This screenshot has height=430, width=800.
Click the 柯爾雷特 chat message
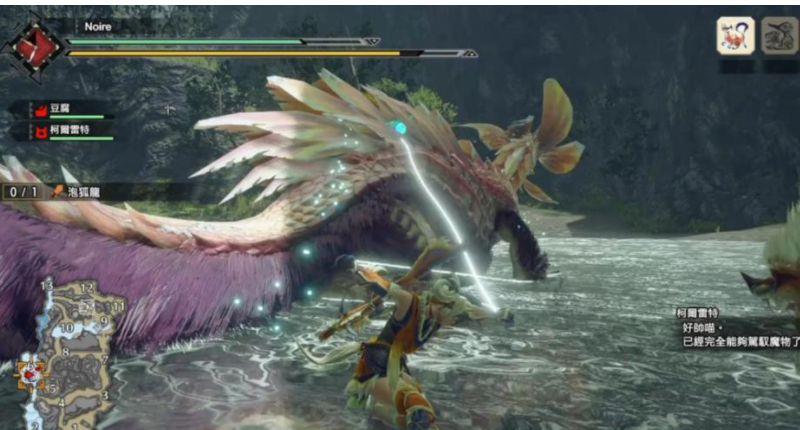pos(736,327)
